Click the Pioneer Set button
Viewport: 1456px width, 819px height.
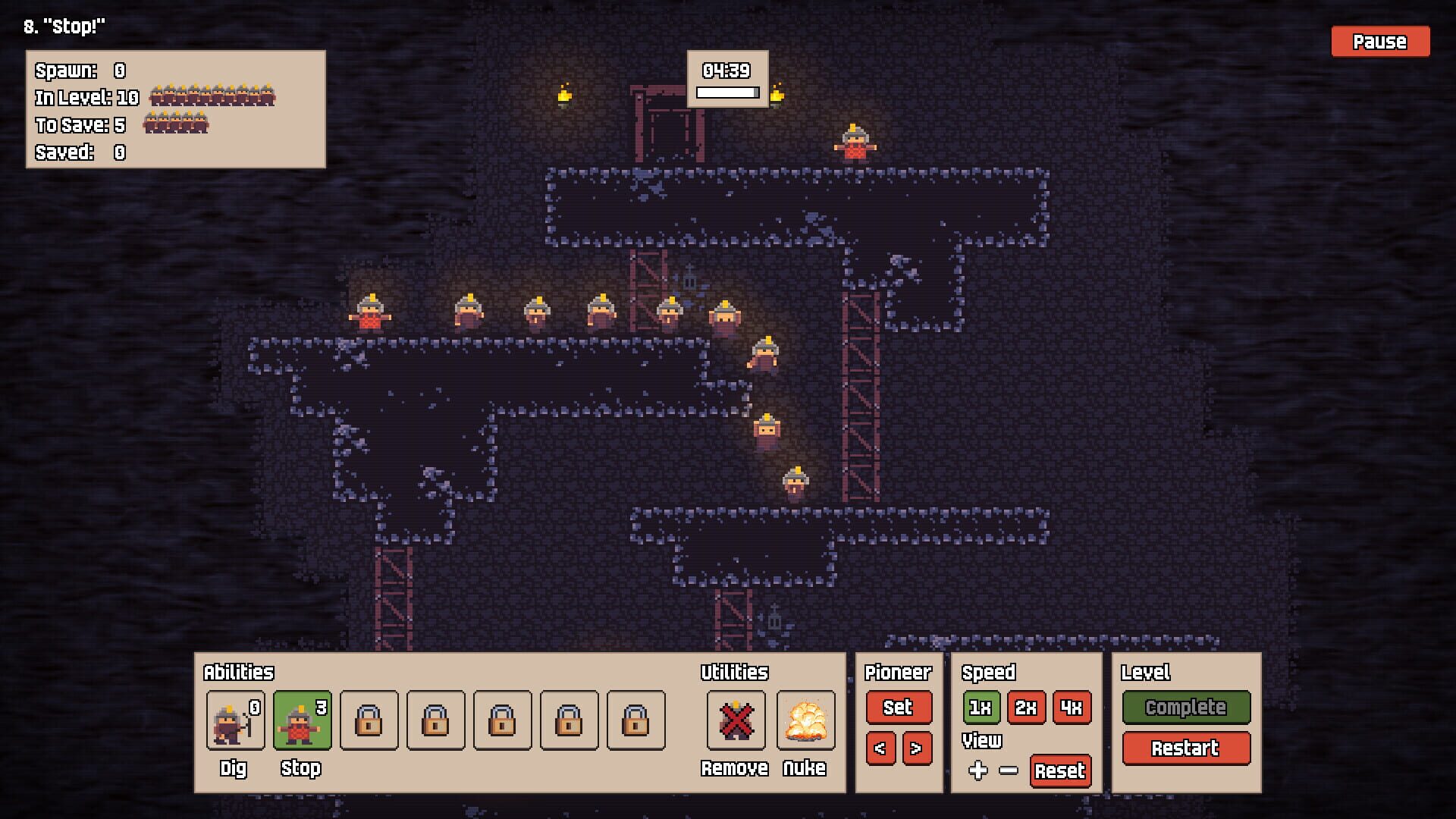click(x=898, y=708)
